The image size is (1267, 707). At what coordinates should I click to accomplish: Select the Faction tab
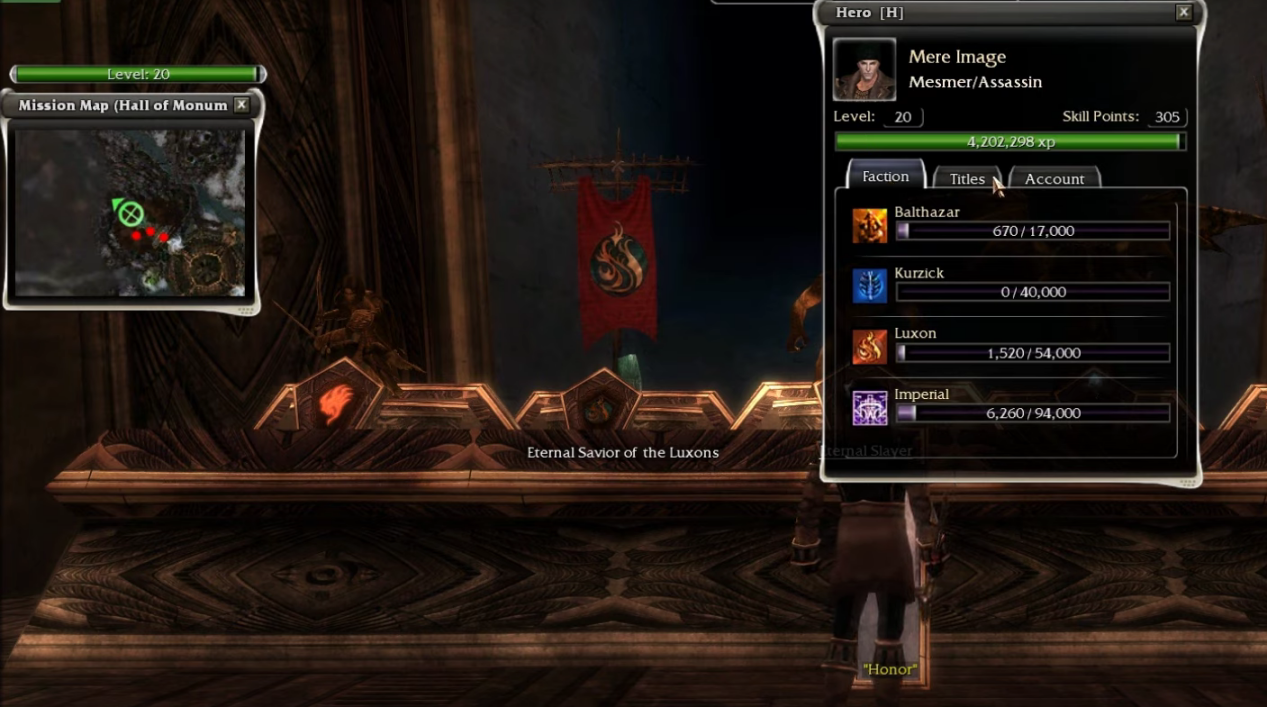[x=885, y=176]
